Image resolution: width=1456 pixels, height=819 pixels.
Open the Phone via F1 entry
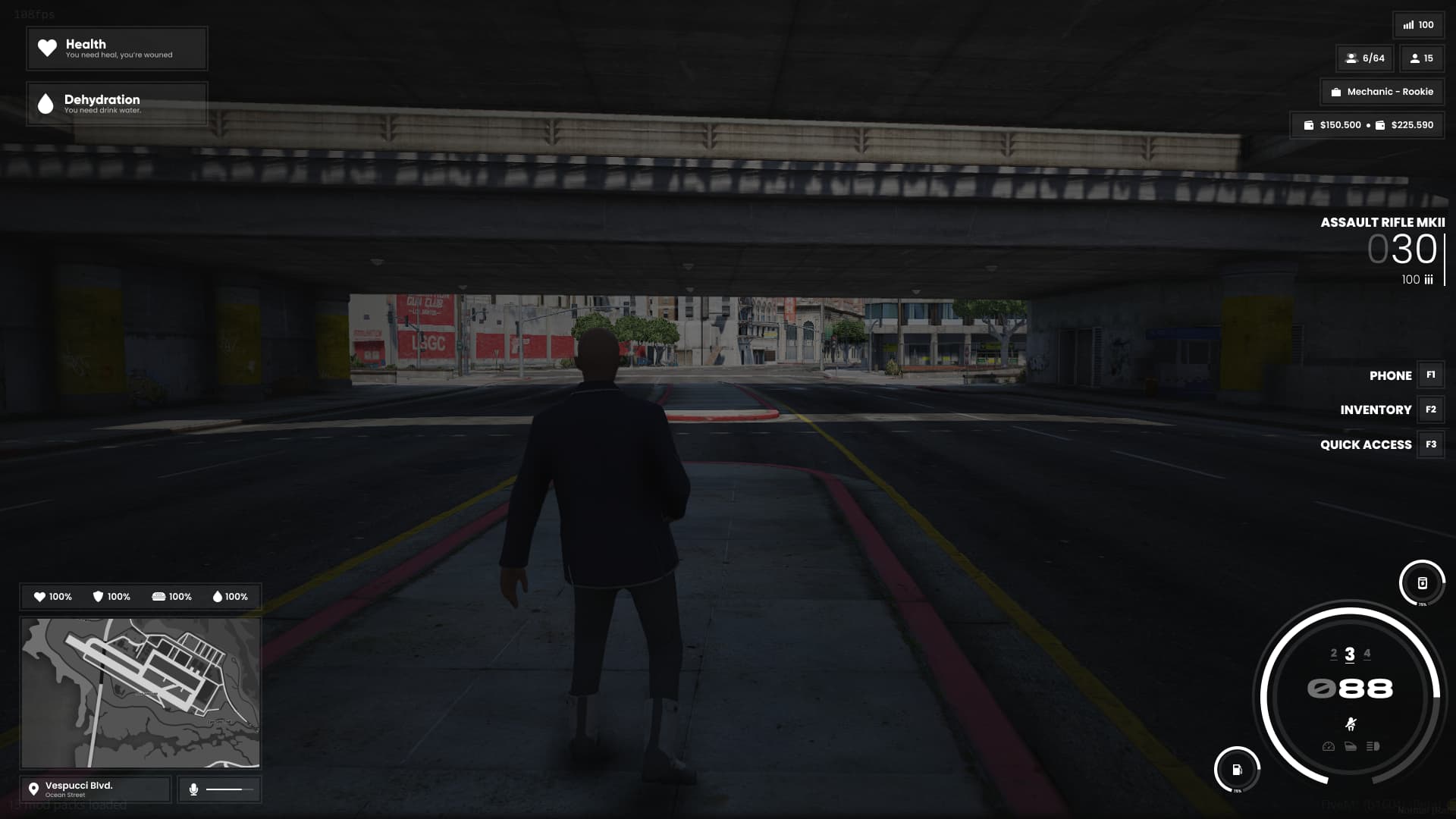(1430, 375)
